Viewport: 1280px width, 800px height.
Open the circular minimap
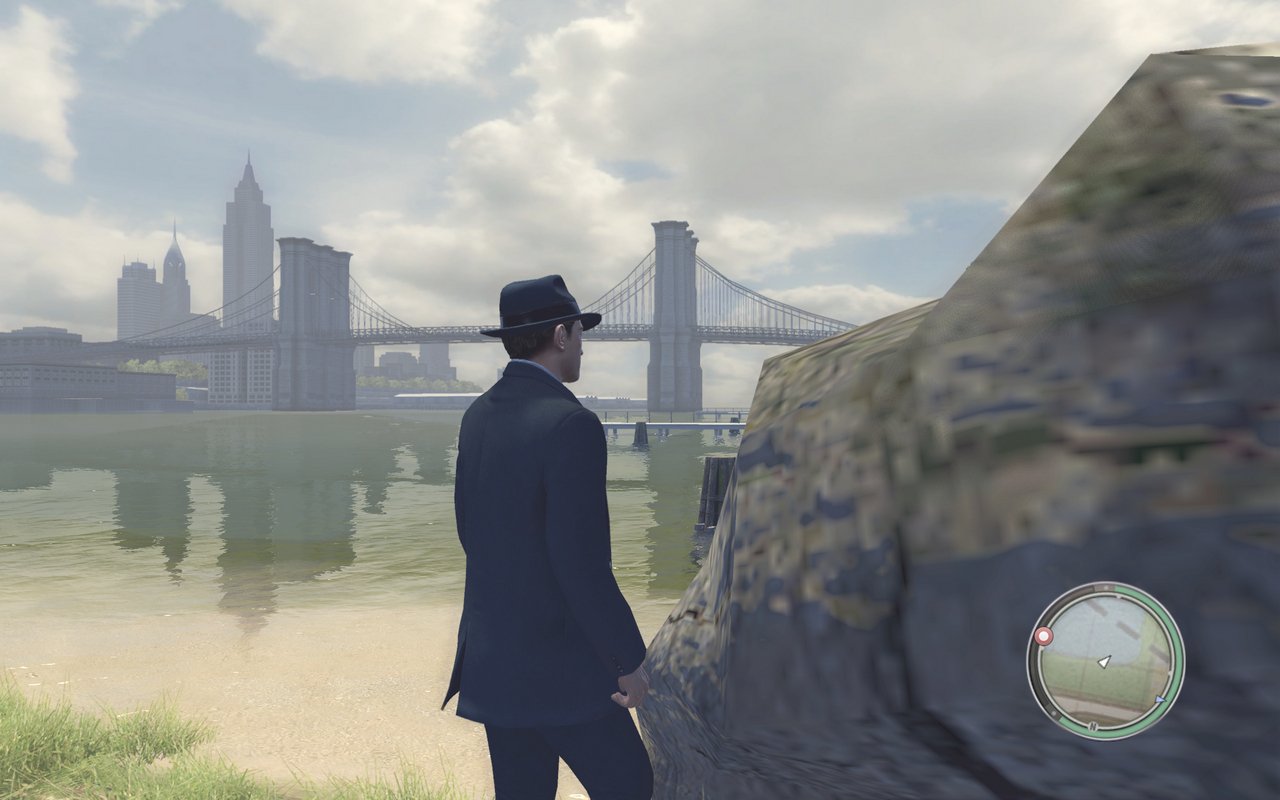tap(1105, 661)
